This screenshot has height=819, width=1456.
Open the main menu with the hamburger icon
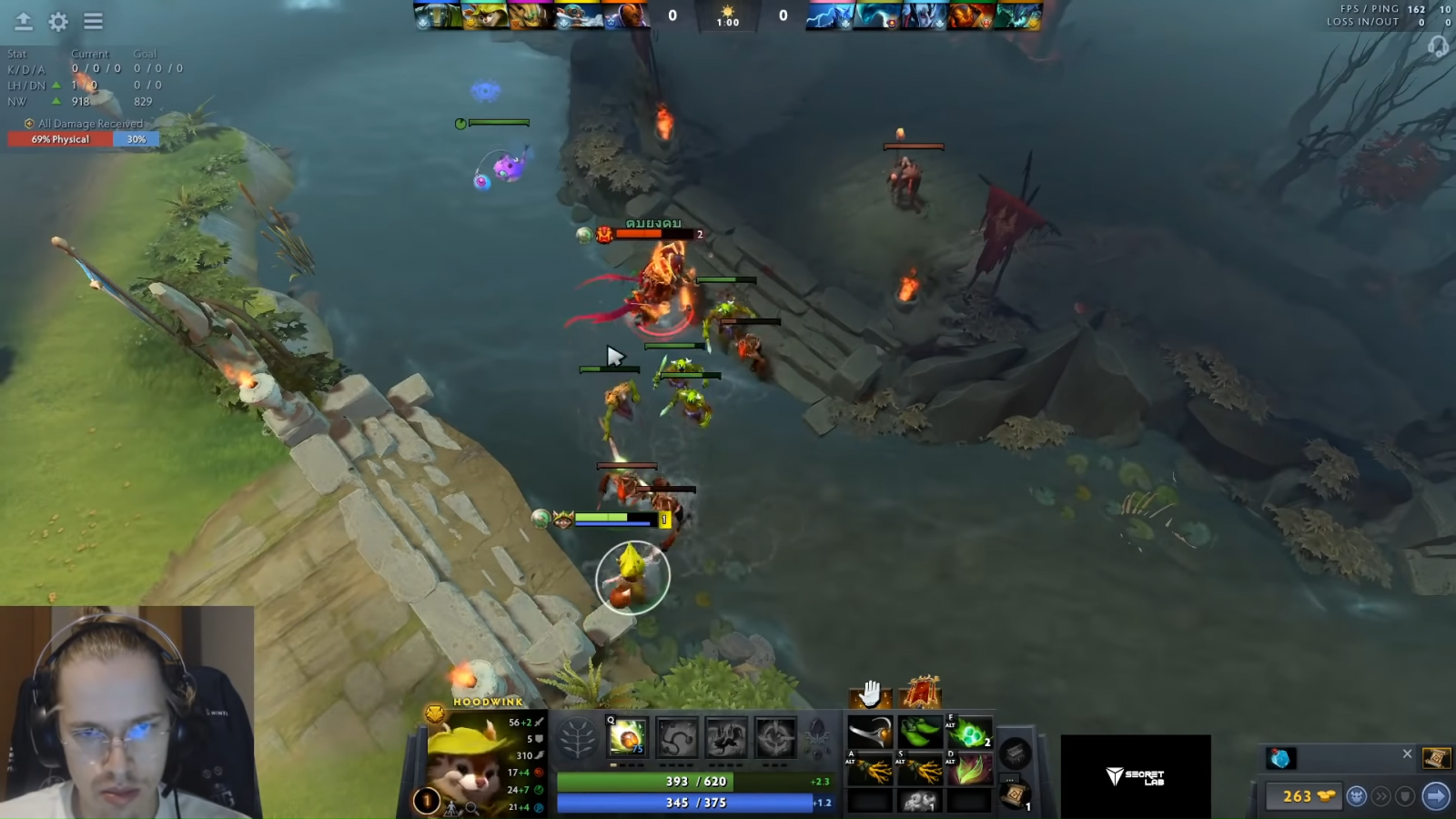click(x=91, y=22)
